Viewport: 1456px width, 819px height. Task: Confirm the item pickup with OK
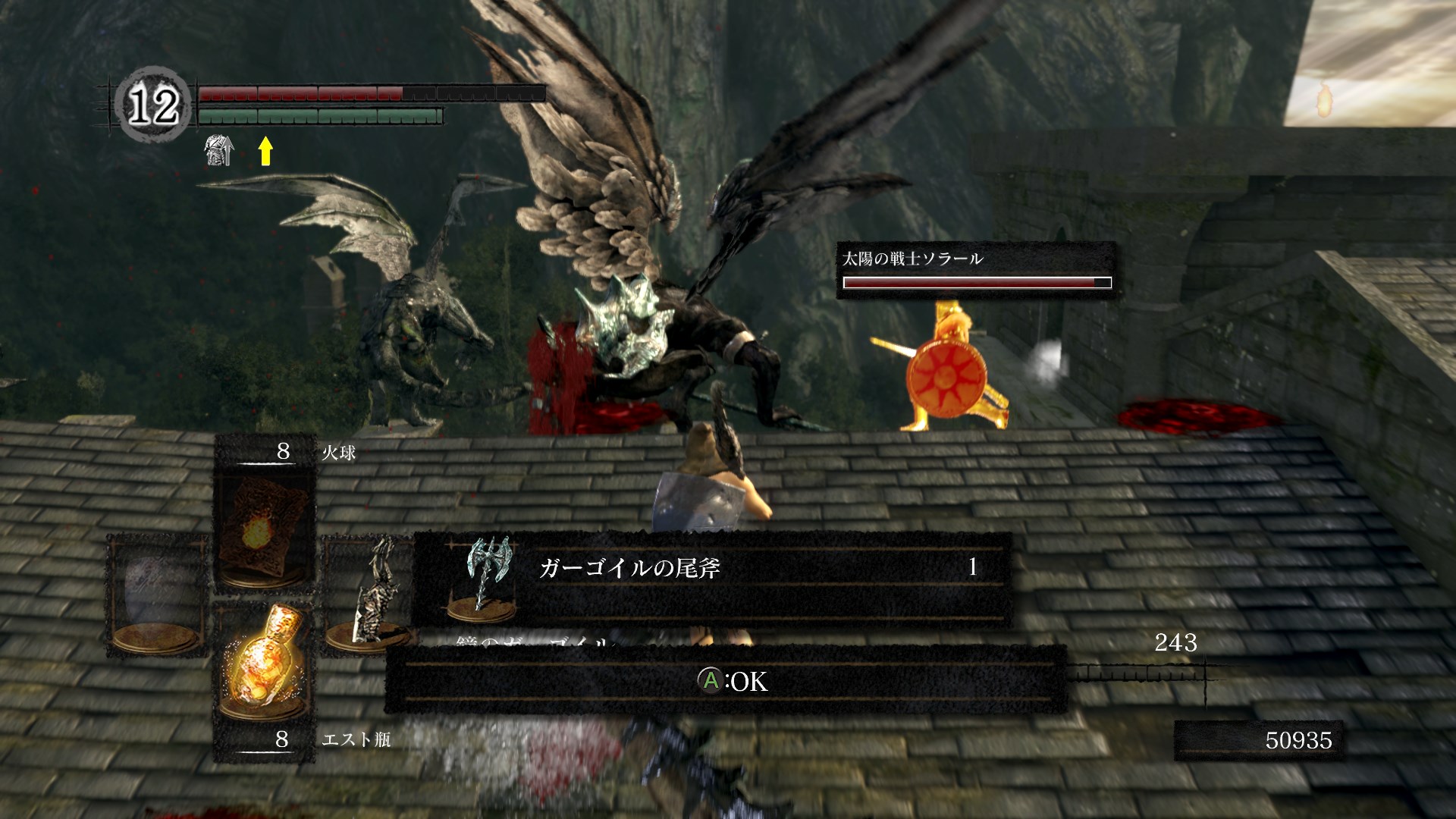(x=732, y=681)
